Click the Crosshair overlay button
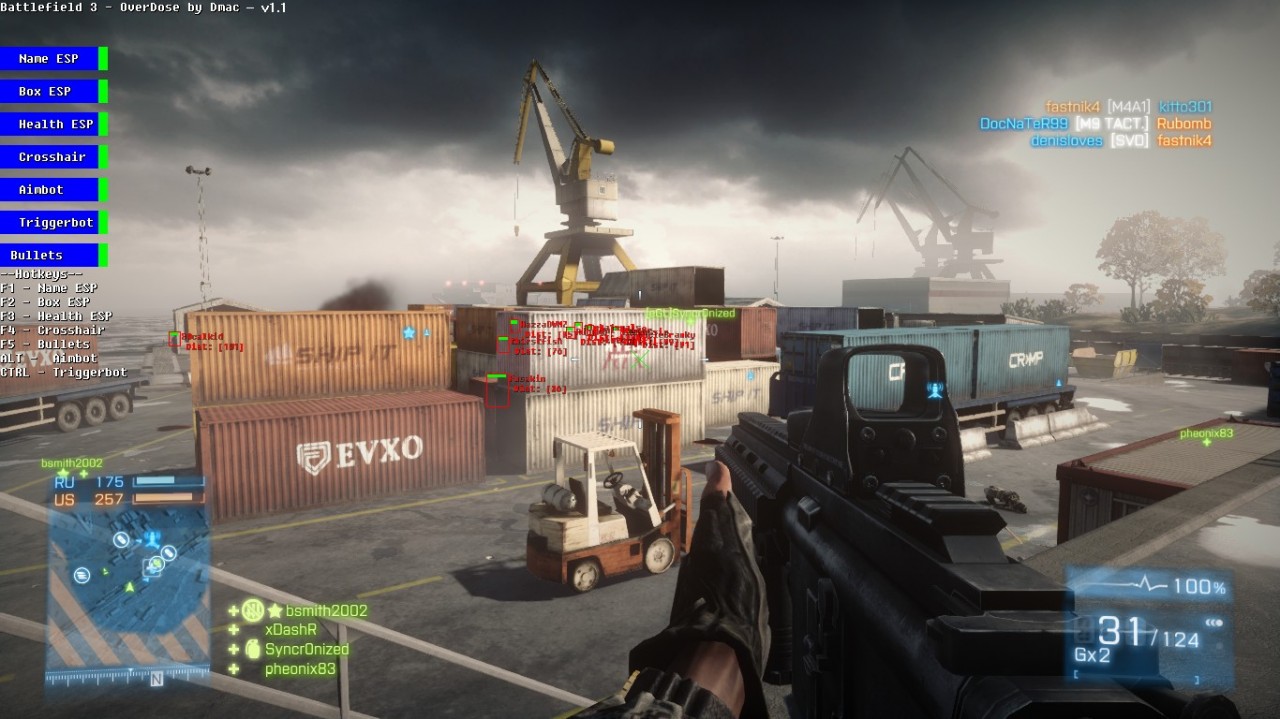The image size is (1280, 719). point(49,157)
